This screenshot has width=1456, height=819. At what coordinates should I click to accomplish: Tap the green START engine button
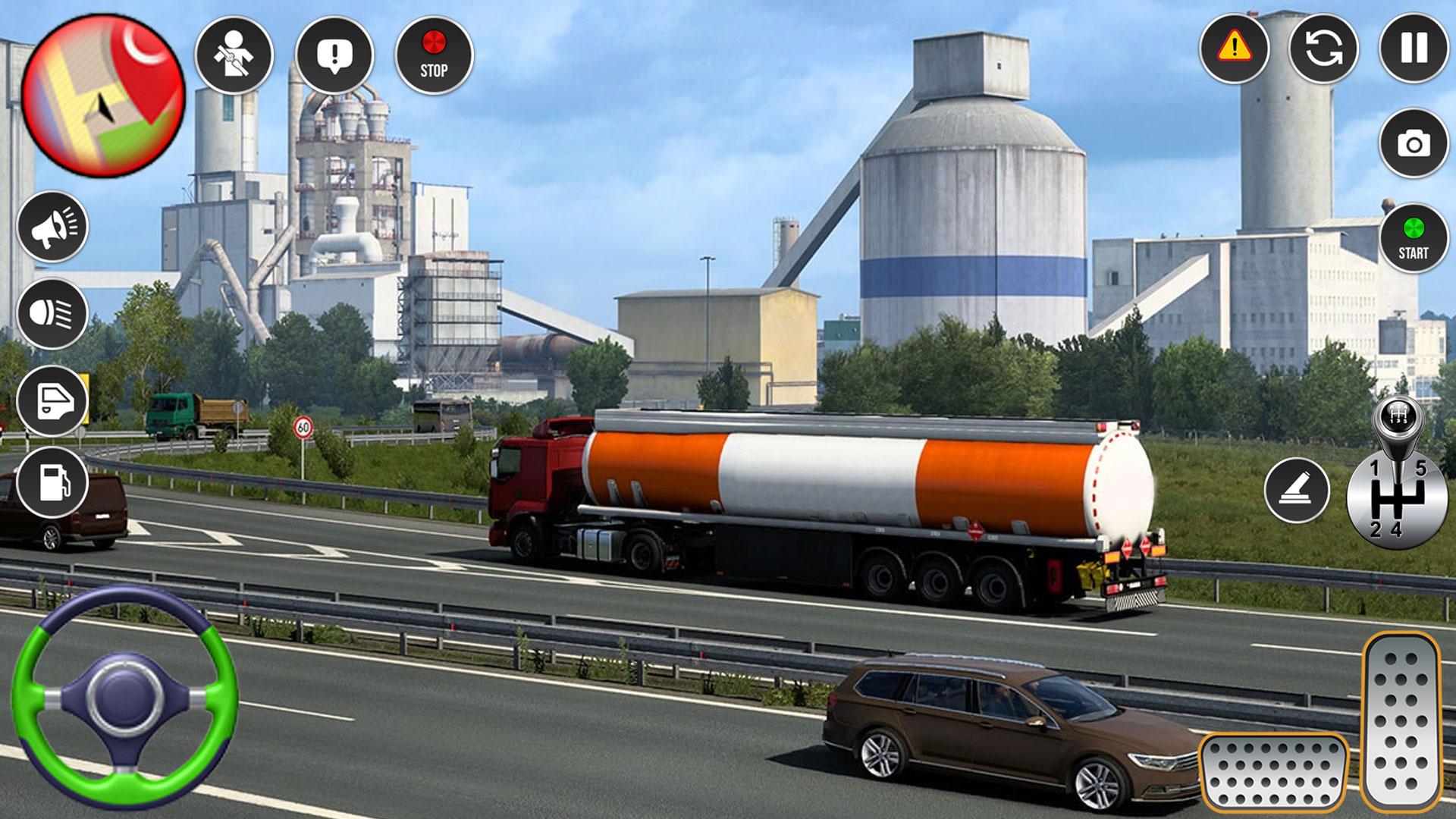[x=1414, y=238]
